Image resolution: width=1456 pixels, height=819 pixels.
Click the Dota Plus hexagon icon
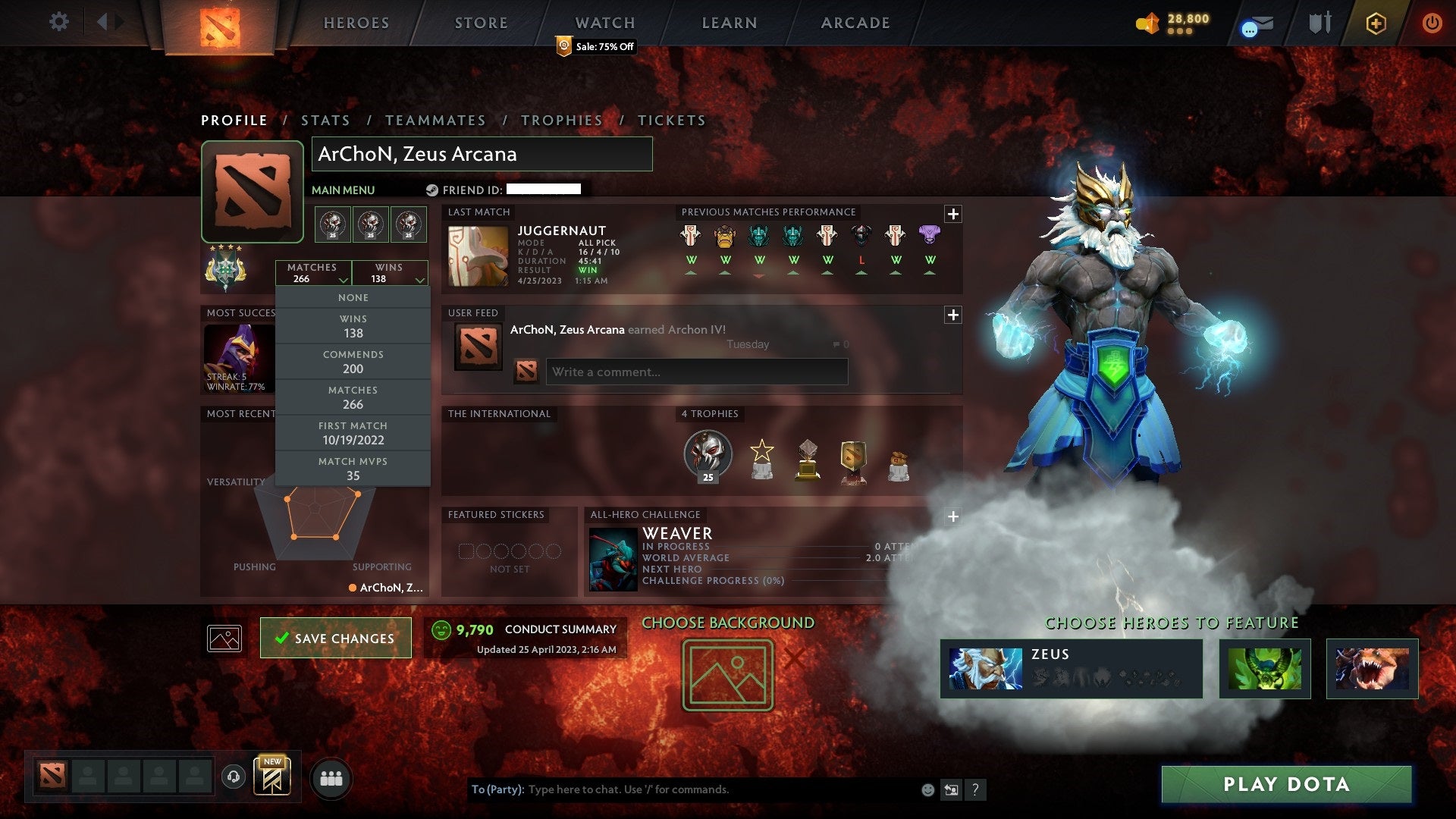(x=1375, y=24)
